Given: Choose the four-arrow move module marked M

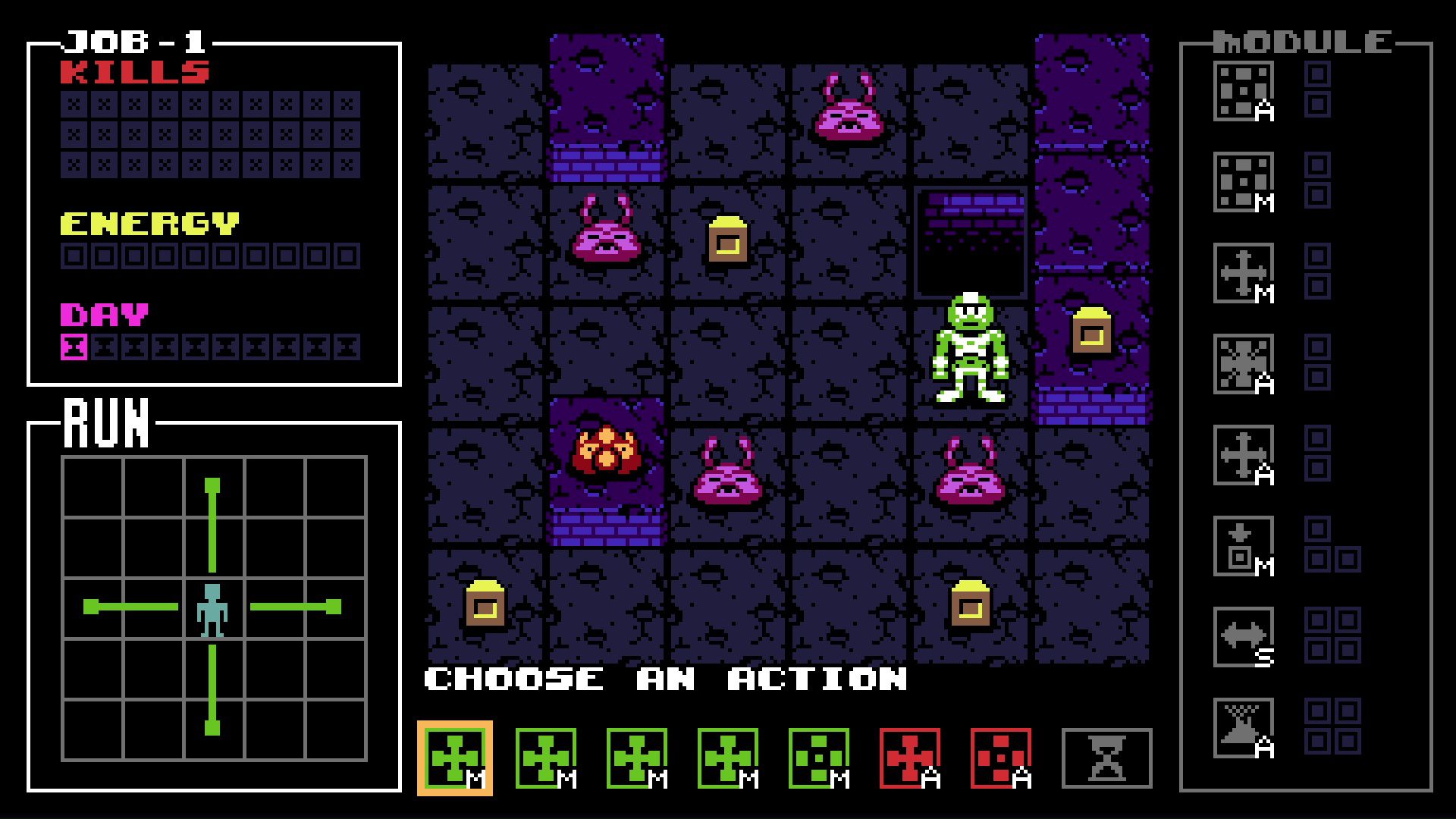Looking at the screenshot, I should tap(1244, 274).
